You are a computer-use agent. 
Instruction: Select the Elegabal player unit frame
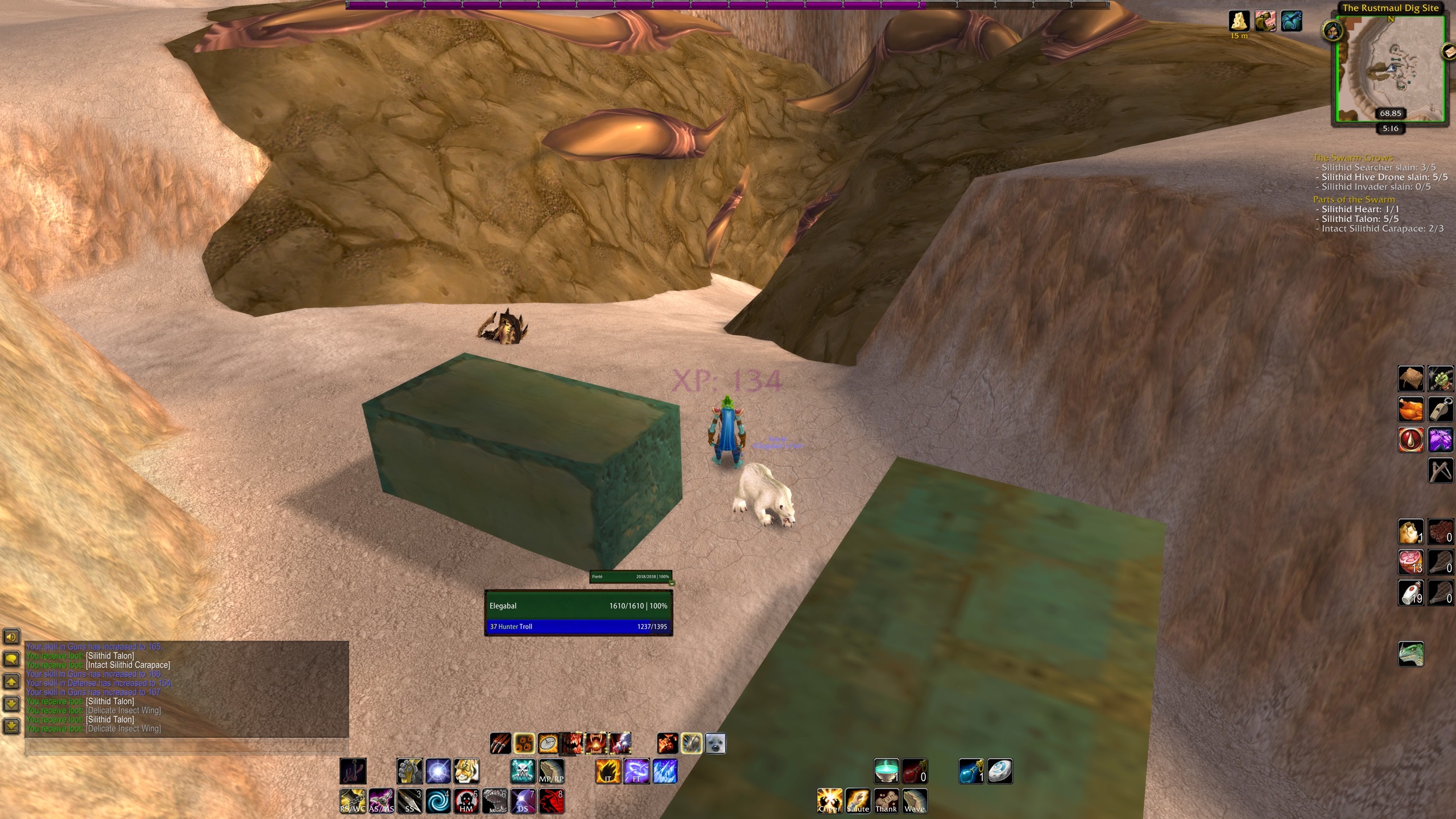[x=578, y=606]
